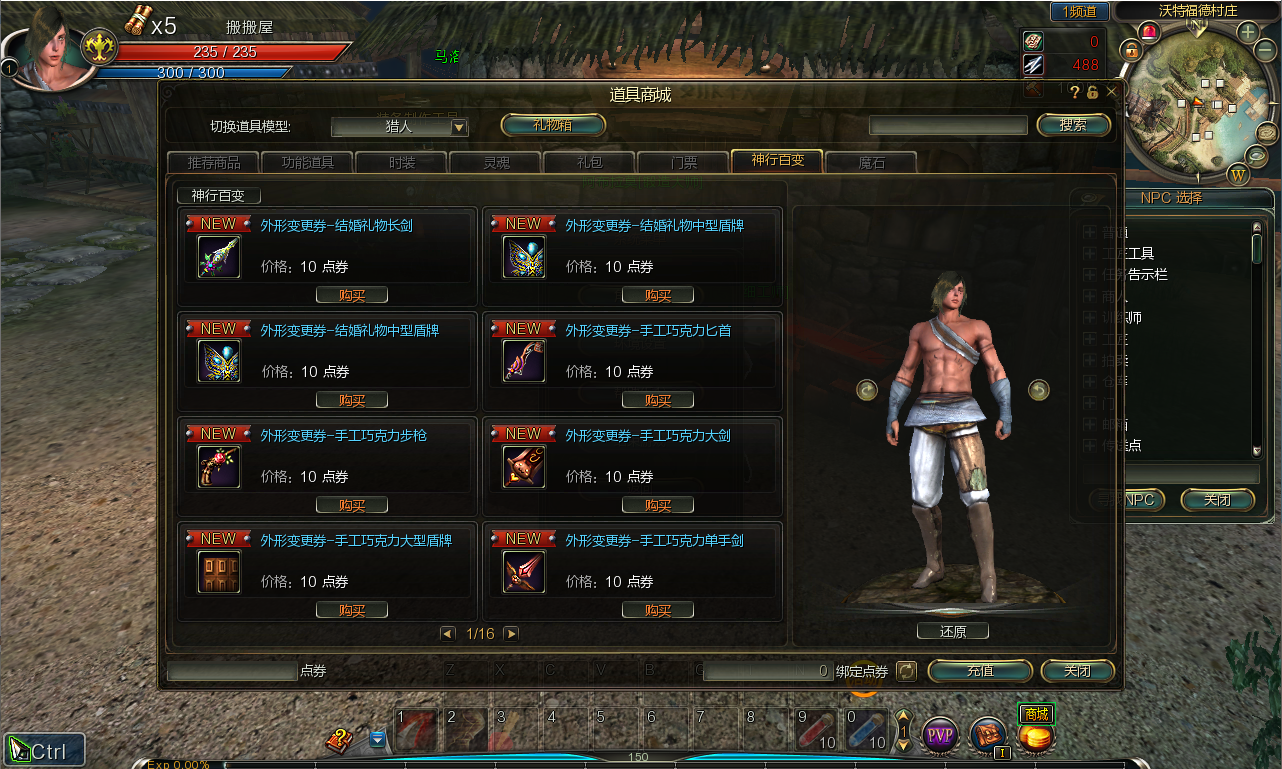This screenshot has height=769, width=1282.
Task: Select the 手工巧克力步枪 item icon
Action: coord(219,467)
